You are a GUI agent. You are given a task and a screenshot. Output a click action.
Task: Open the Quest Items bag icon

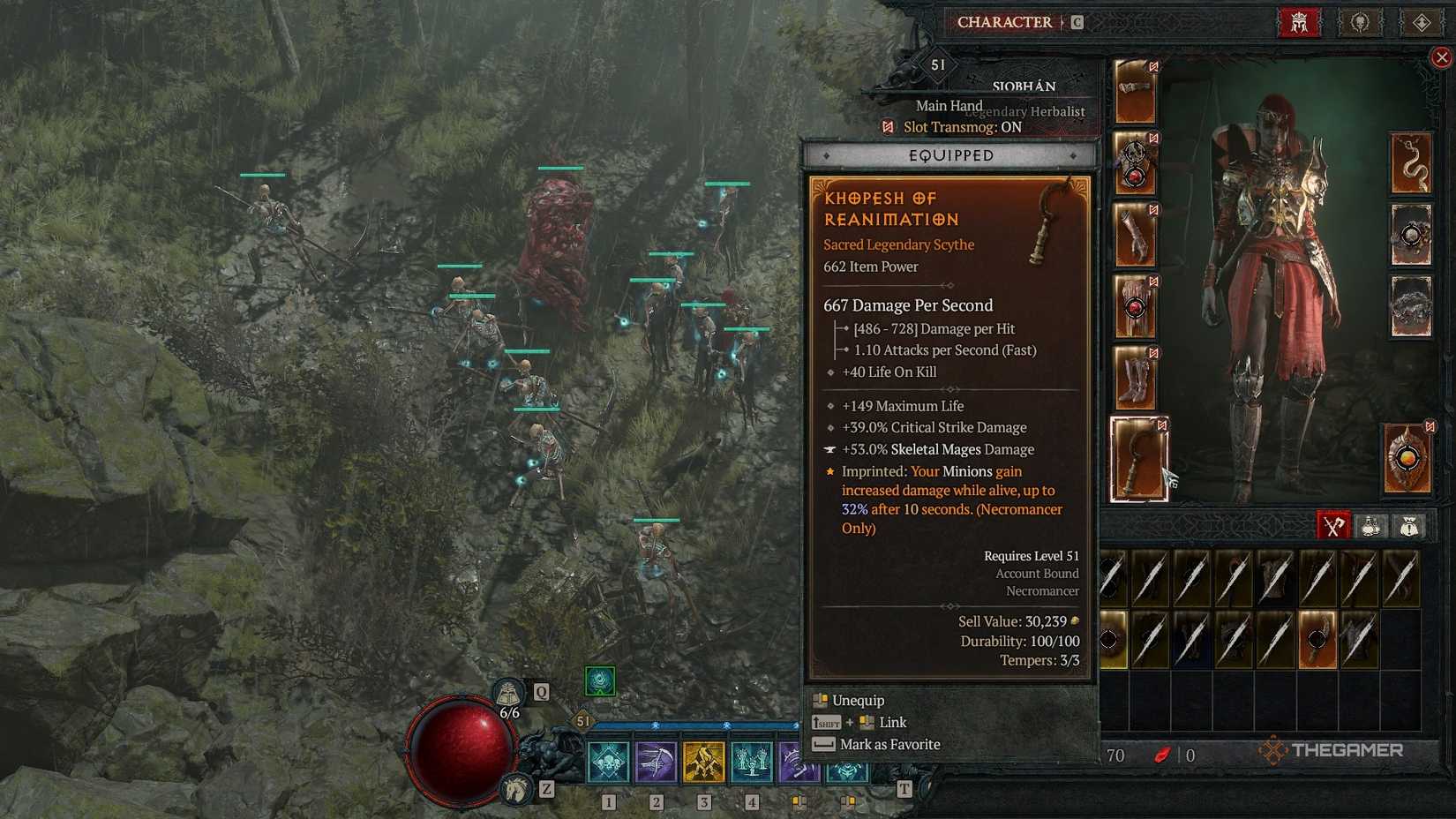[1410, 526]
